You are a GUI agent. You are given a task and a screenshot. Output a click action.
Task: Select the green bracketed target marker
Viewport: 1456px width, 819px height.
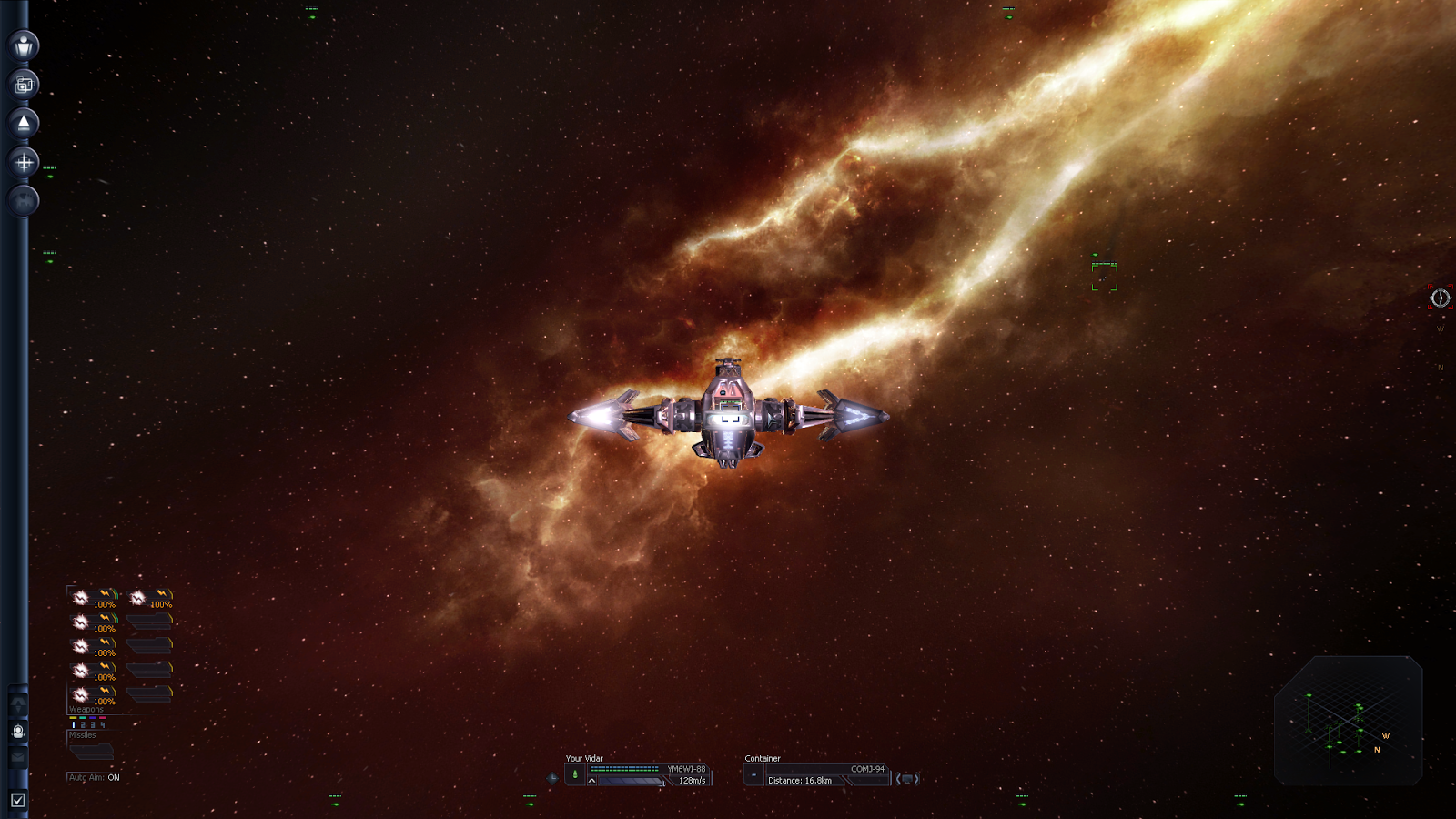coord(1104,277)
